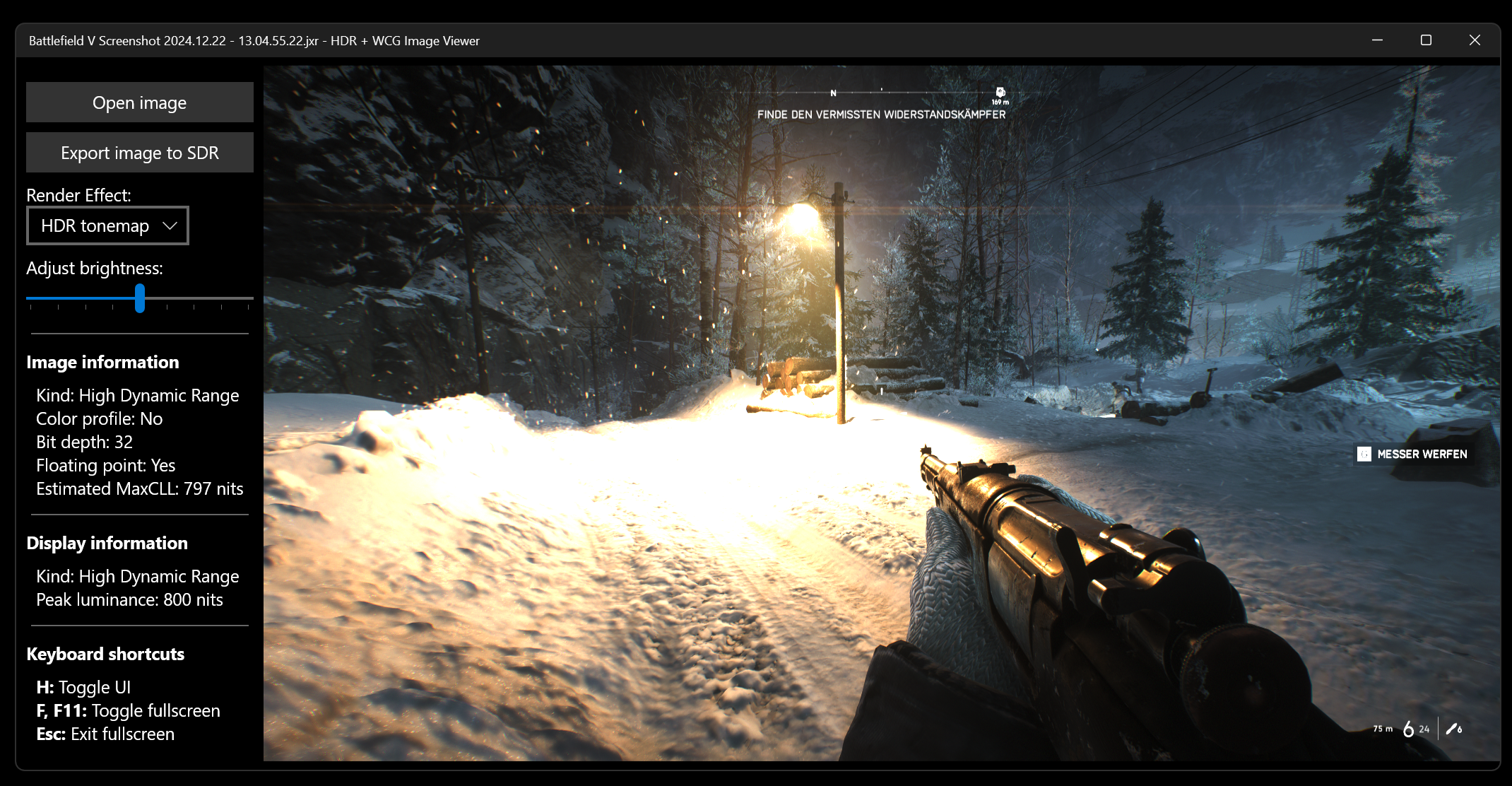Click the Image information section heading

pos(102,362)
